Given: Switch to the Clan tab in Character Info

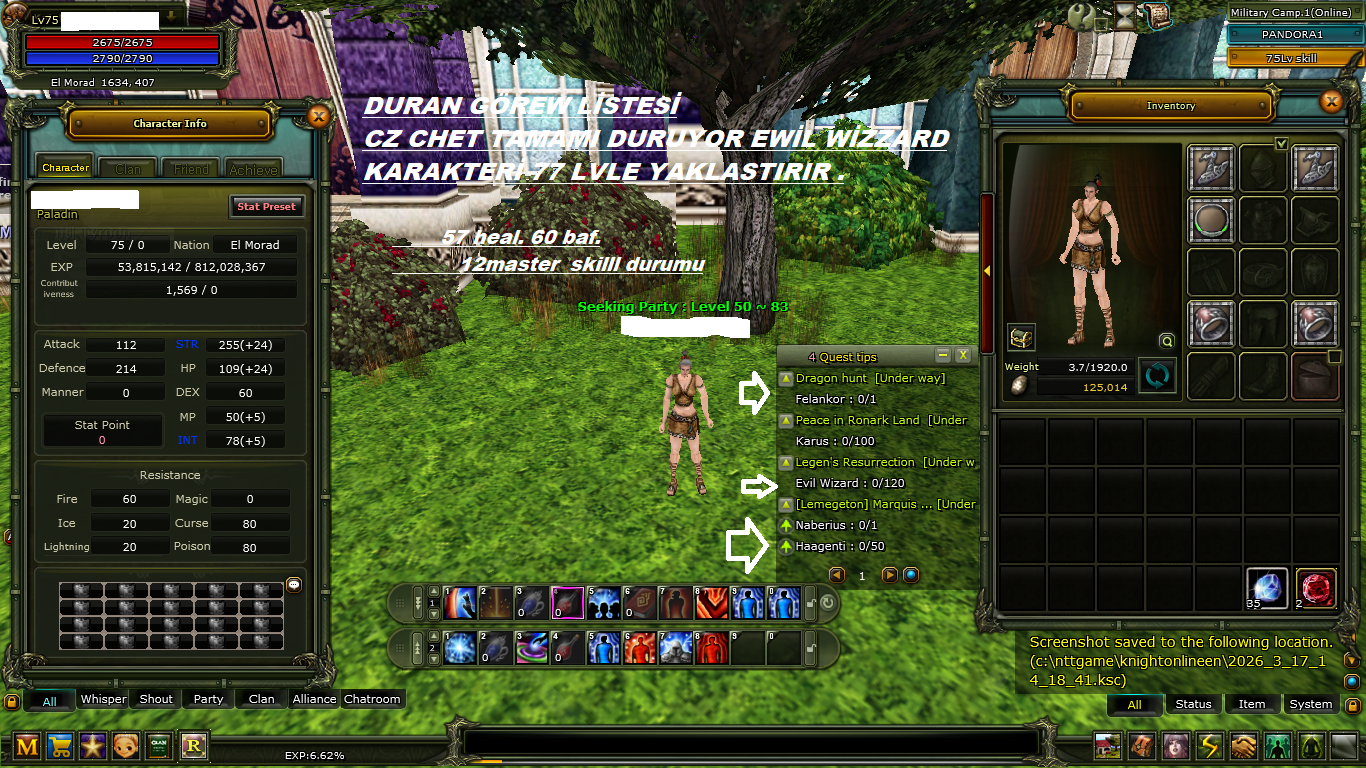Looking at the screenshot, I should [x=126, y=168].
